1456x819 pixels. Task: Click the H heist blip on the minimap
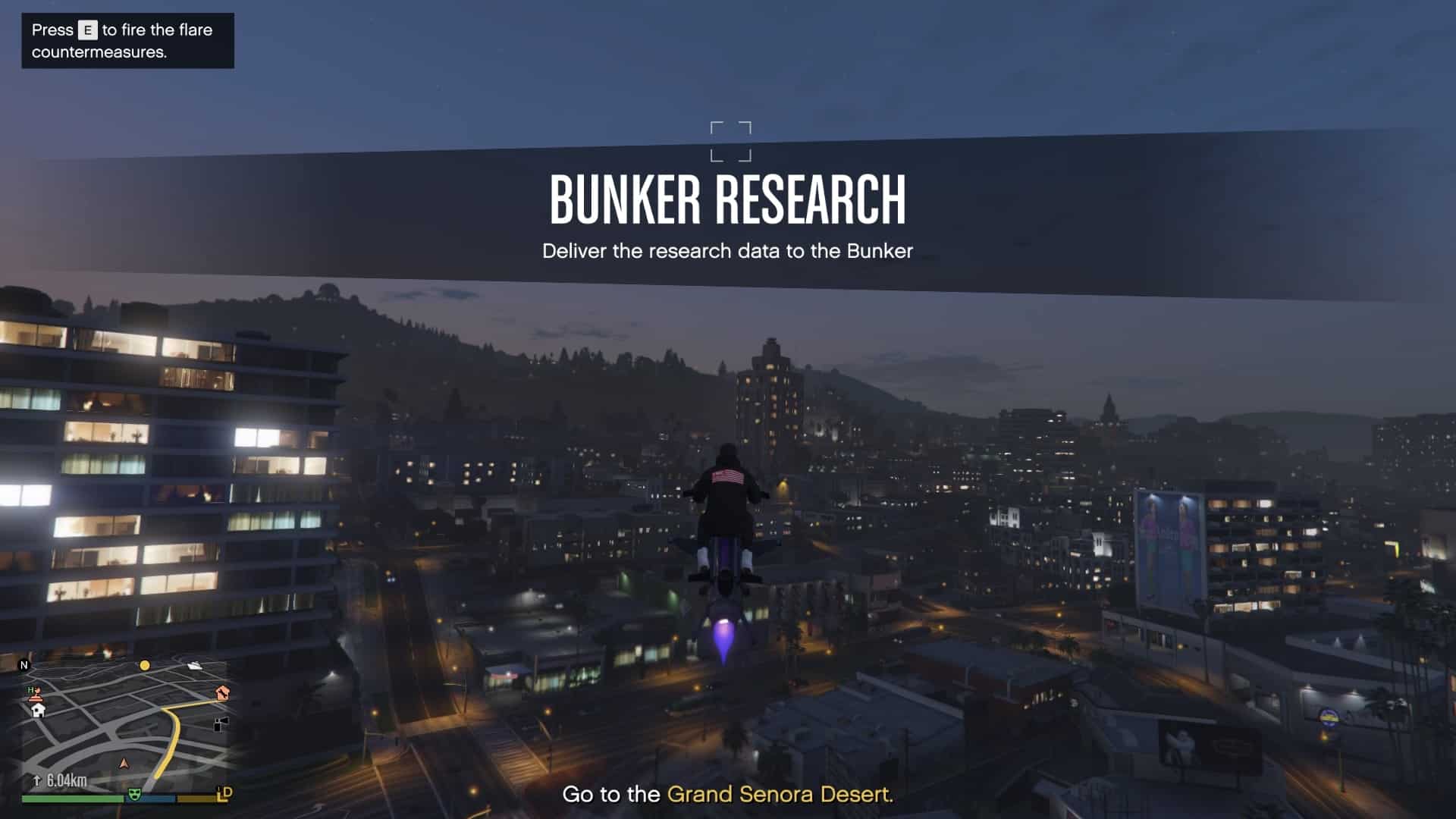[32, 689]
